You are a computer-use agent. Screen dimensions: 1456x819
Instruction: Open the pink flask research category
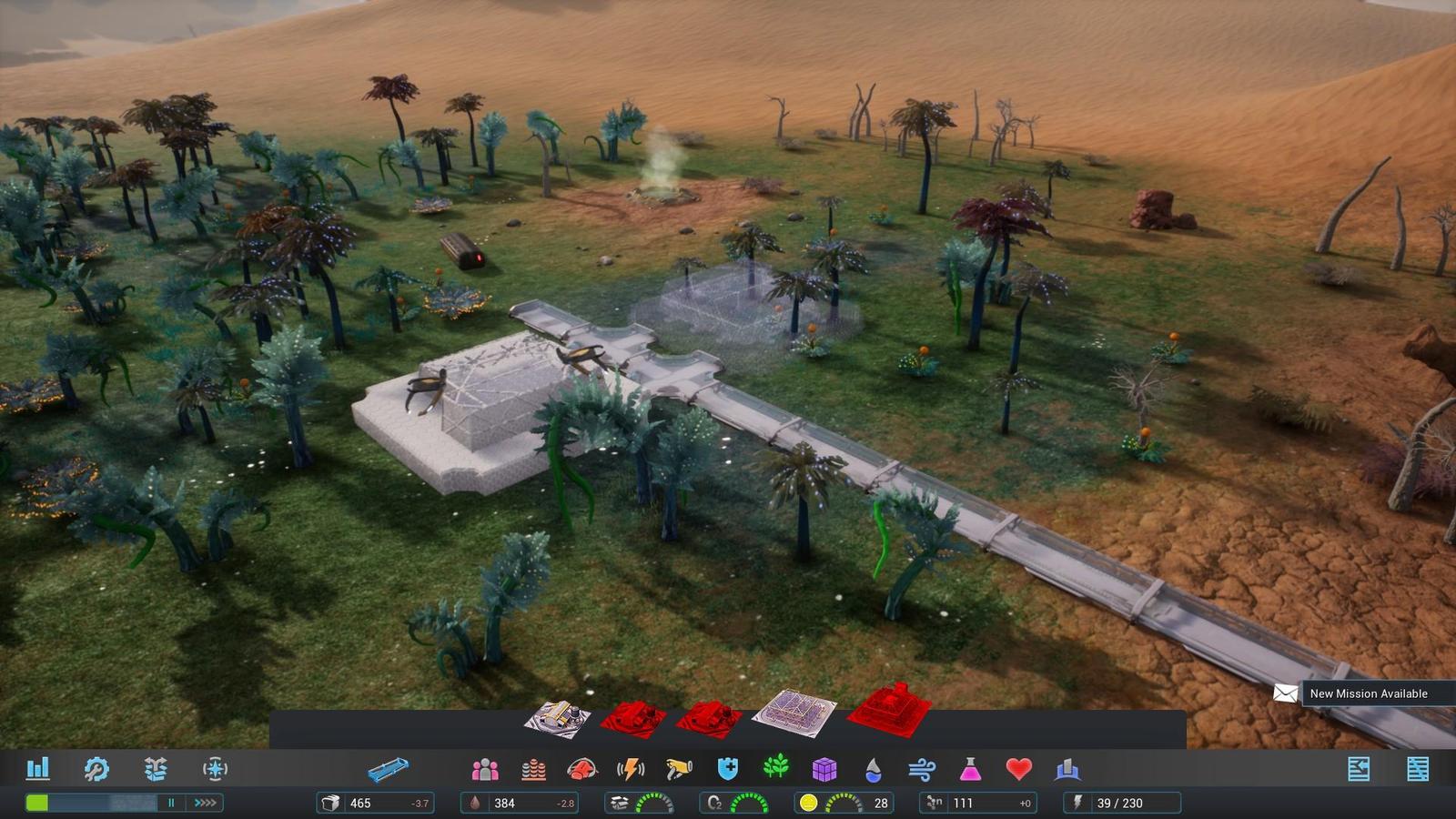coord(970,770)
